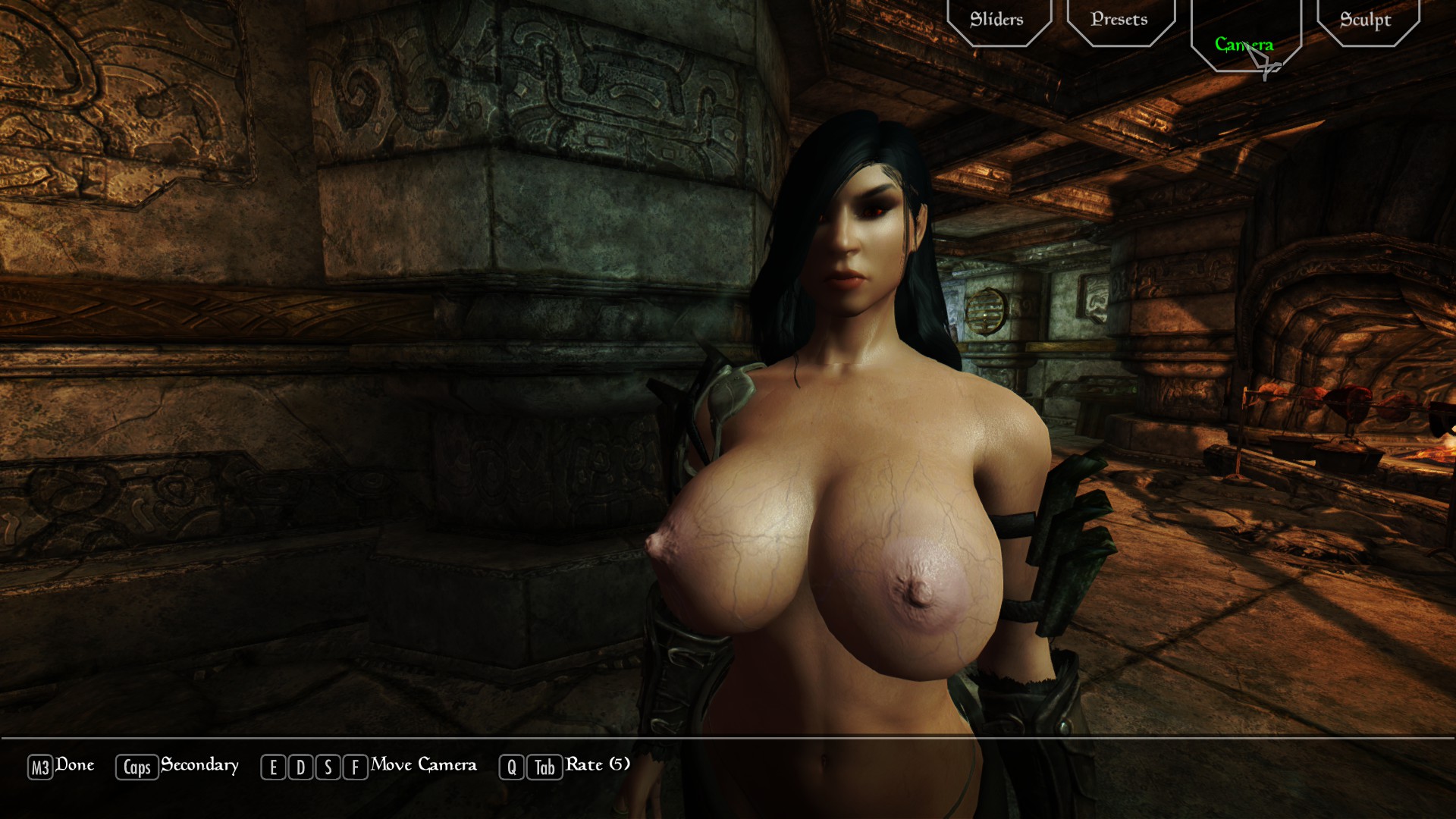1456x819 pixels.
Task: Choose the Sculpt tab
Action: (1366, 20)
